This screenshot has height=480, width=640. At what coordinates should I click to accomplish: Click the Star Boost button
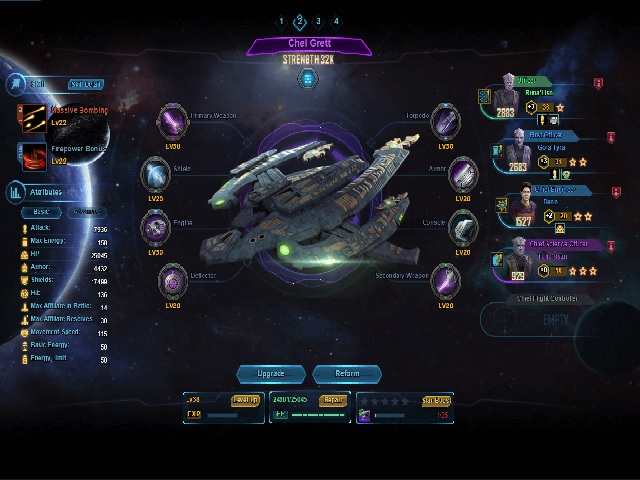click(435, 400)
